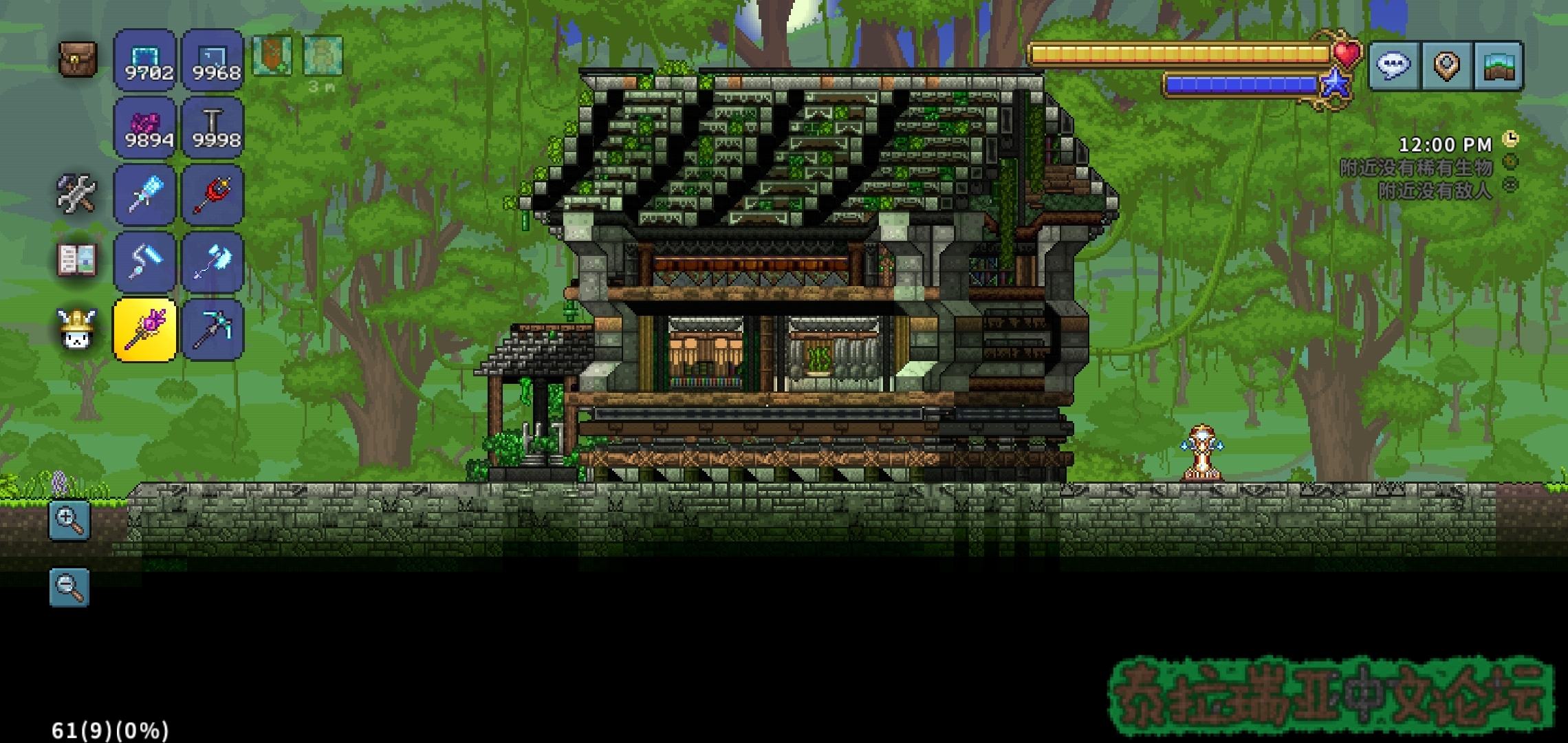Open the map pin marker button
Viewport: 1568px width, 743px height.
click(1446, 66)
